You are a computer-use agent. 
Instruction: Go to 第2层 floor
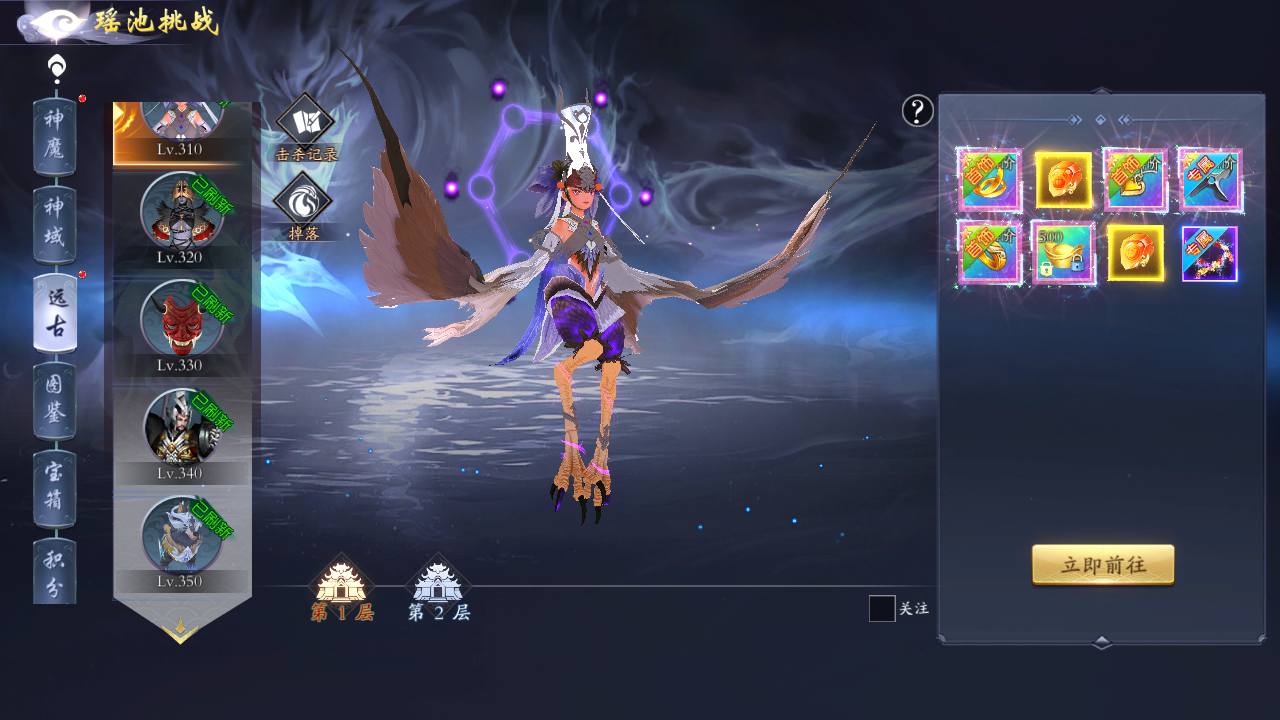click(438, 590)
